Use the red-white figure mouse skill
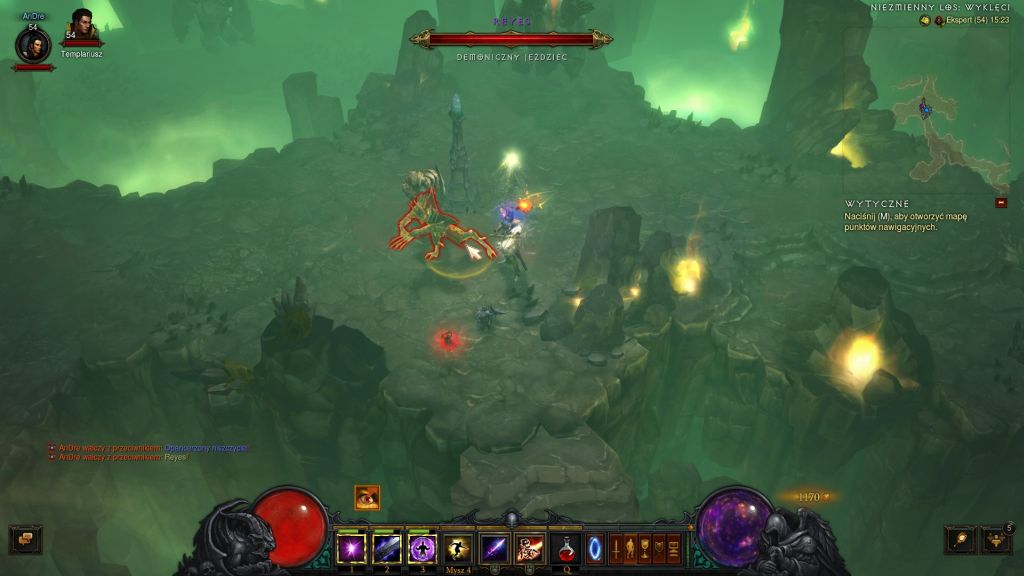Image resolution: width=1024 pixels, height=576 pixels. (529, 548)
